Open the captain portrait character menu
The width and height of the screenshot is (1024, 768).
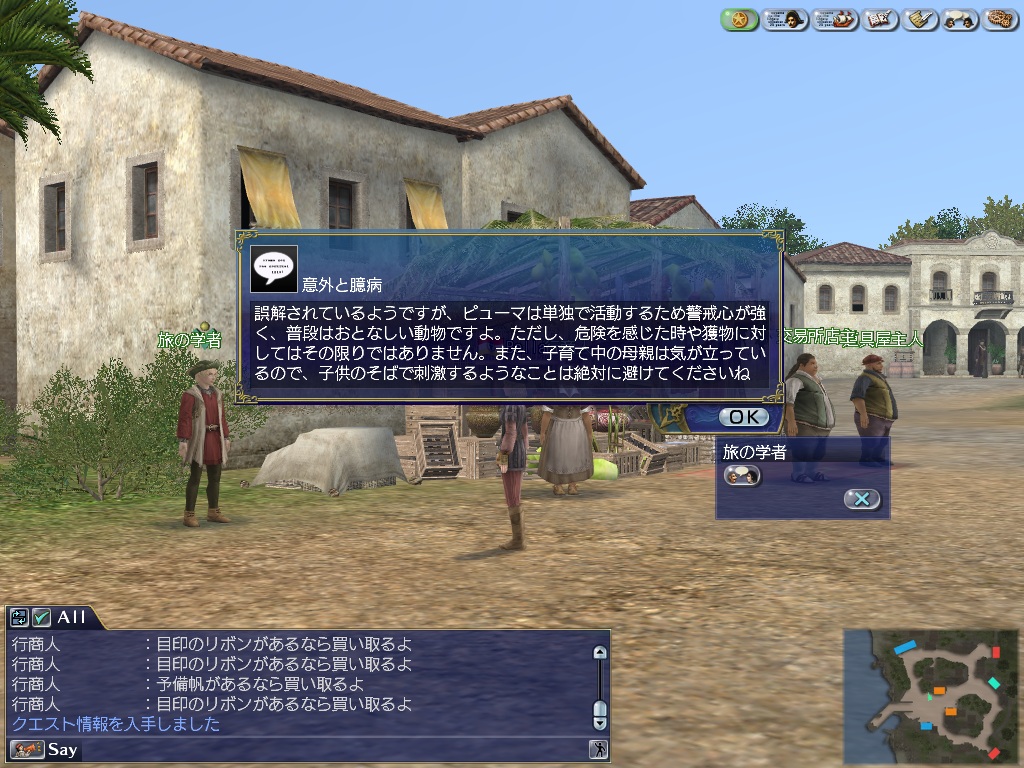coord(786,19)
